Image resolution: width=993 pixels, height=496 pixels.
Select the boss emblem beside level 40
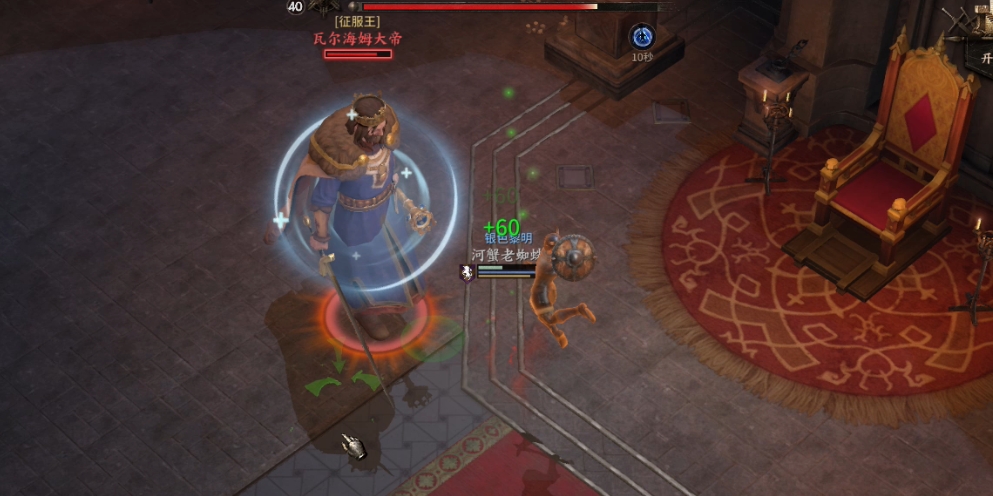[324, 8]
